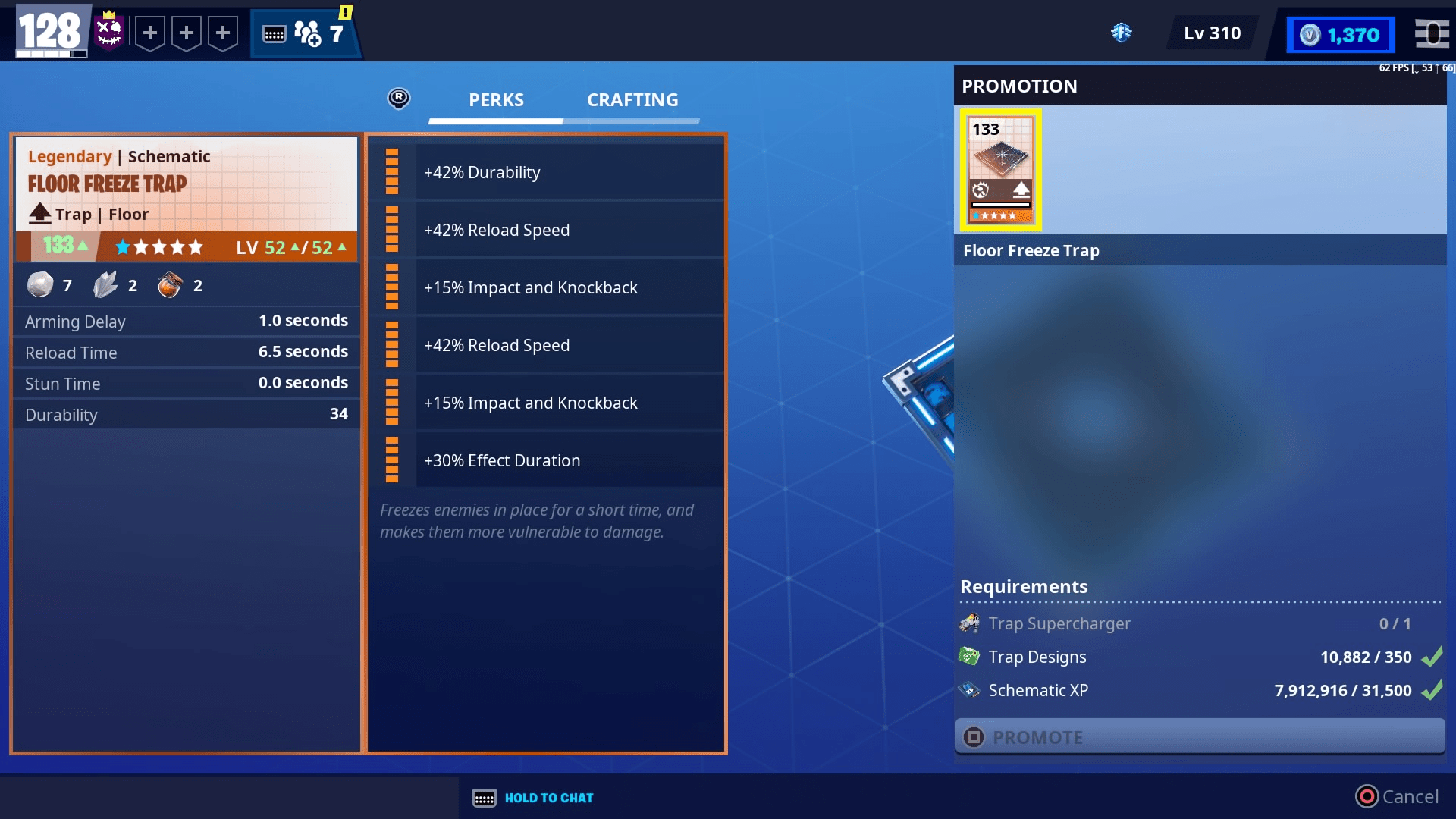Click the Trap Supercharger requirement icon
Screen dimensions: 1456x819
(x=969, y=623)
